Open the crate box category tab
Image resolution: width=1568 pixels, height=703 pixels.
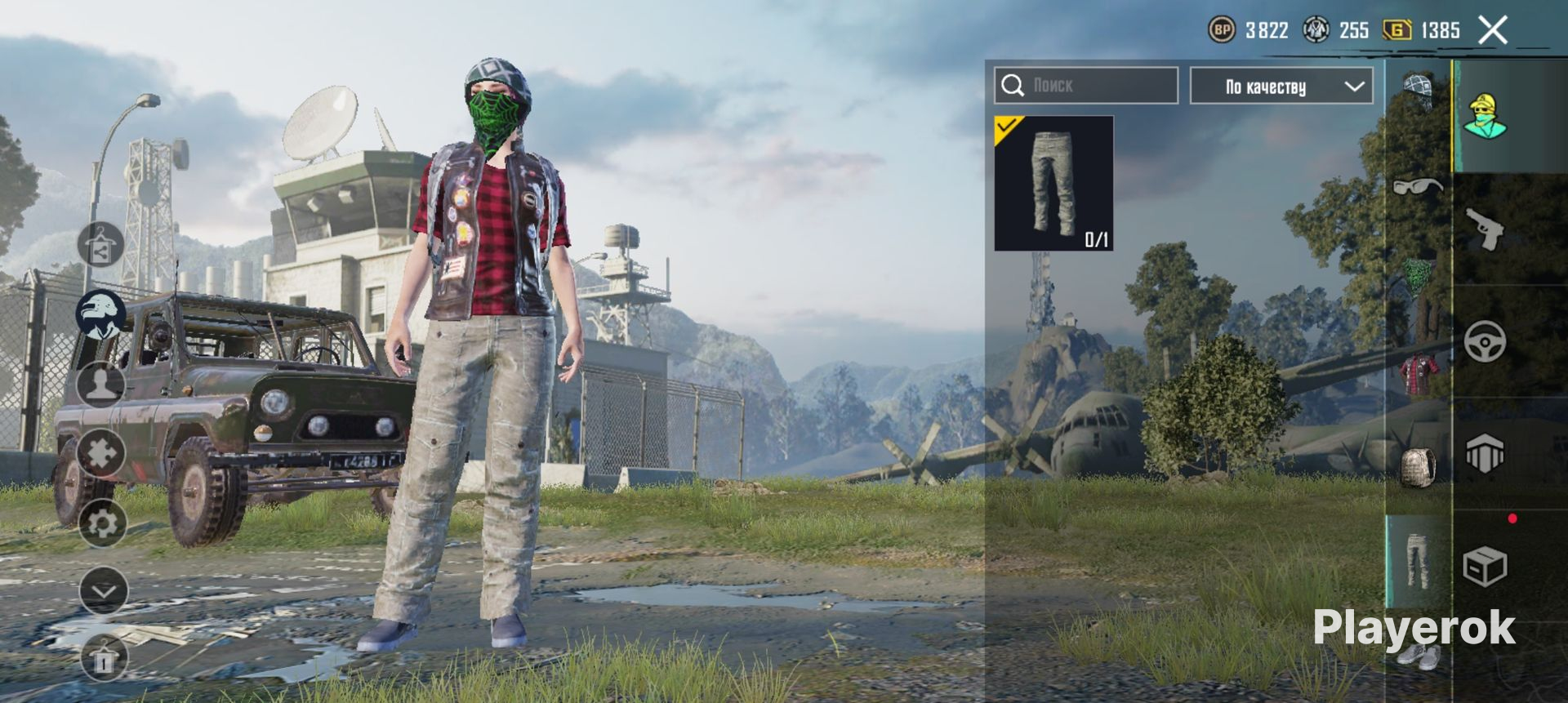tap(1485, 567)
